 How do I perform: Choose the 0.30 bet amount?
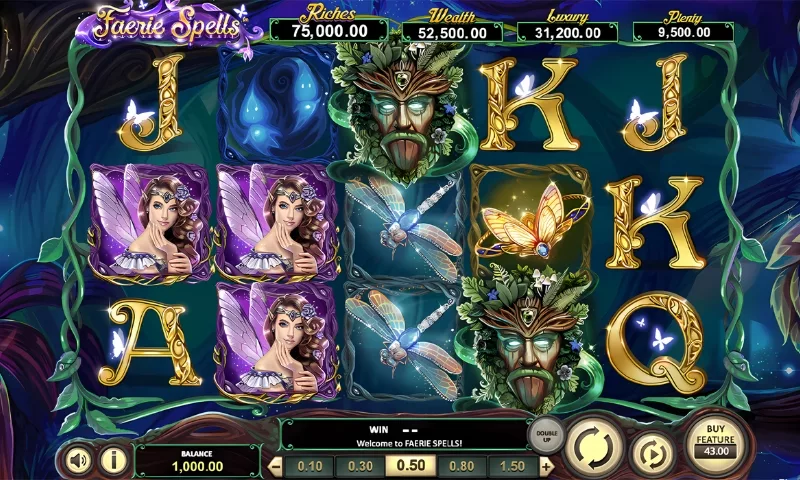coord(359,466)
